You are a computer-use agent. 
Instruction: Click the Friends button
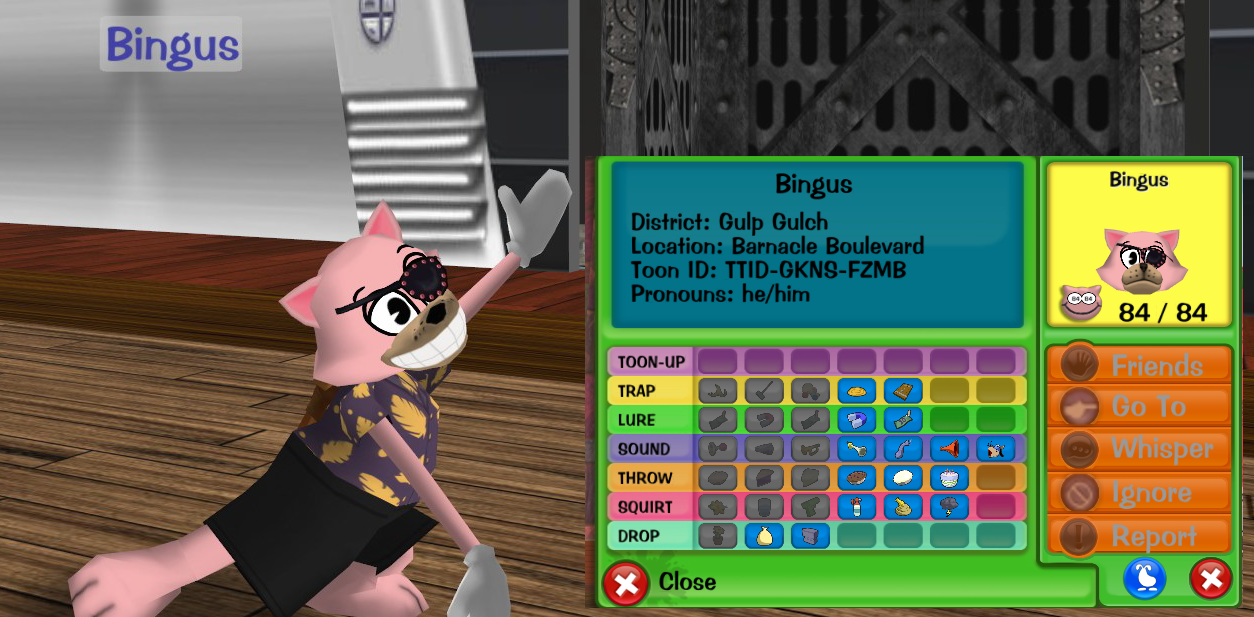click(1140, 366)
